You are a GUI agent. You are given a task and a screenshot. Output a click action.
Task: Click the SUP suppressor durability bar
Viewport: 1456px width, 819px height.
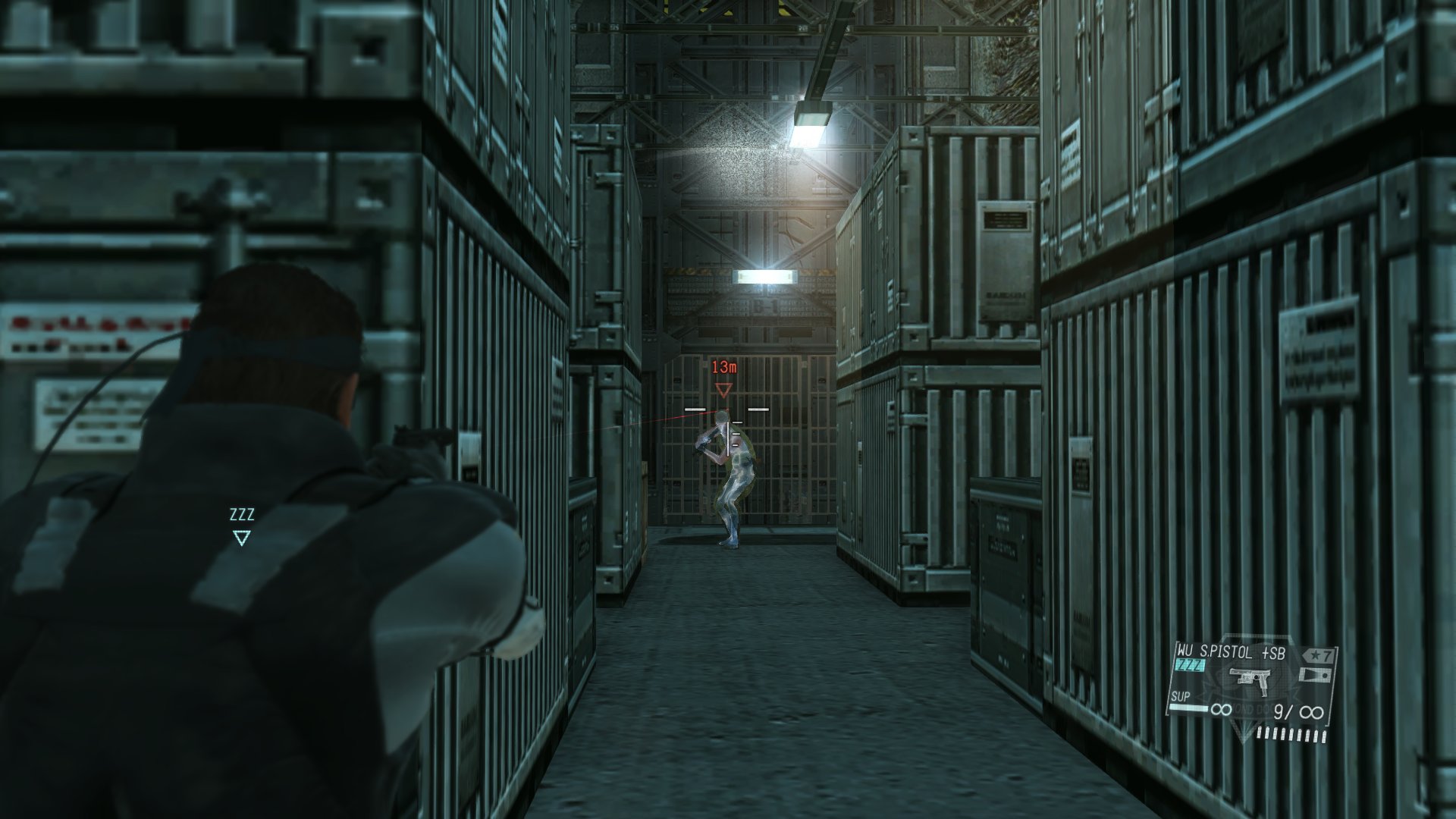click(1188, 707)
